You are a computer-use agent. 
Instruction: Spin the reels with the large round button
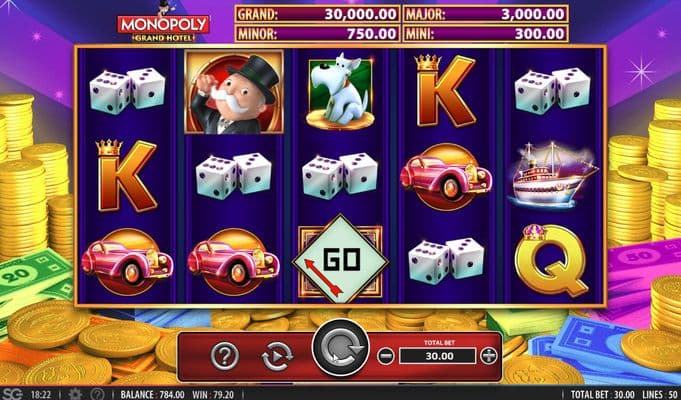339,353
